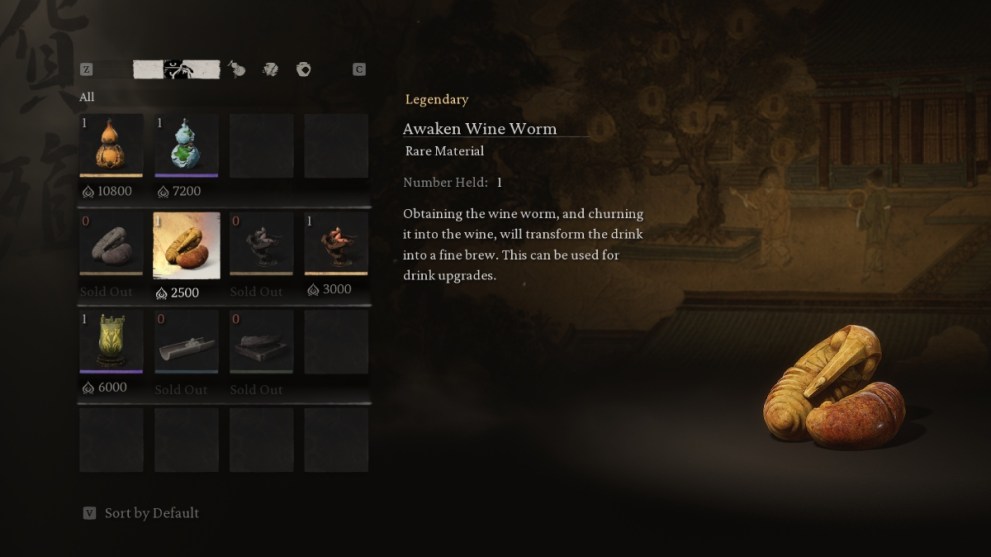Select the sold-out dark slab item
Viewport: 991px width, 557px height.
pyautogui.click(x=261, y=341)
